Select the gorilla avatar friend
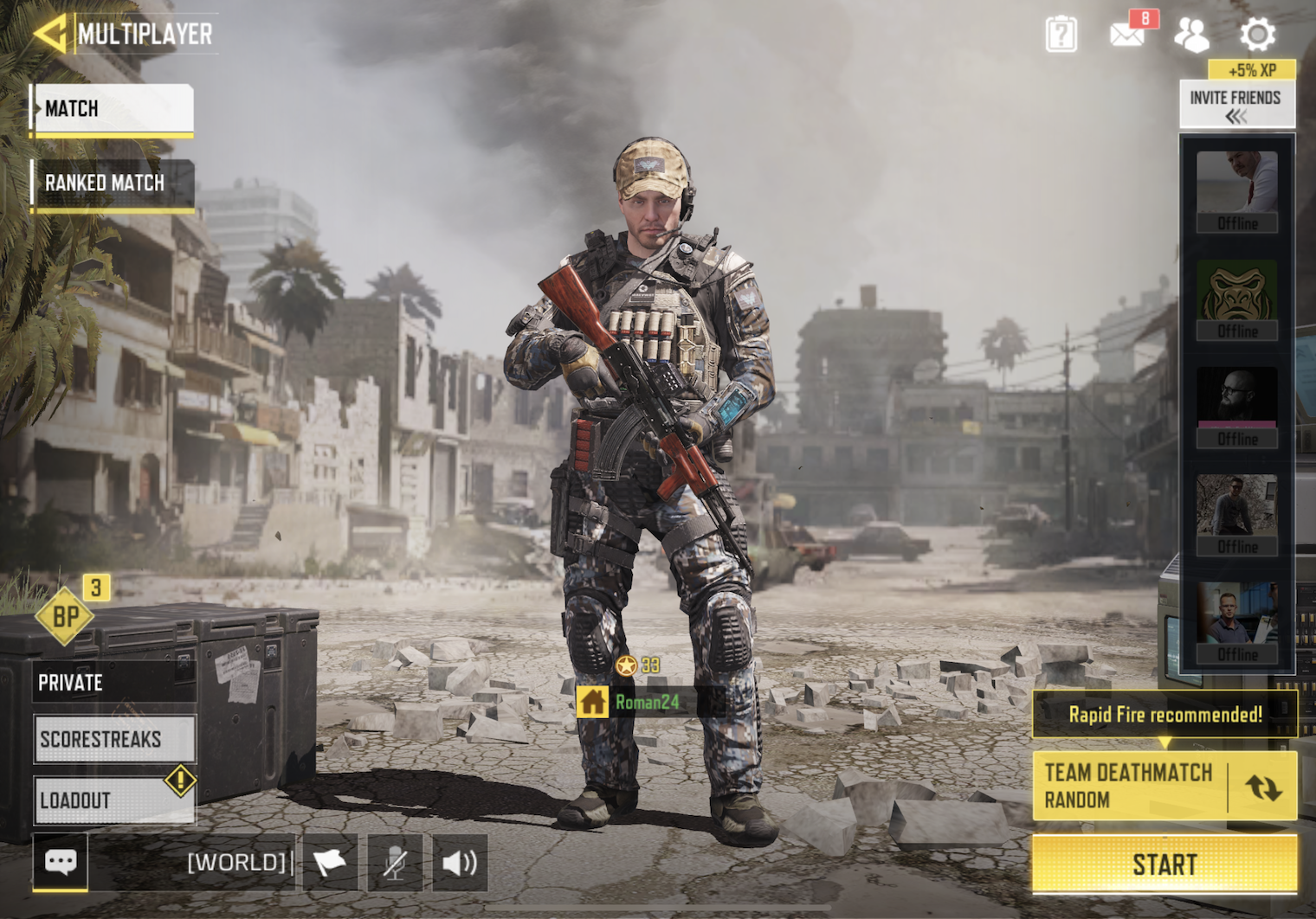This screenshot has width=1316, height=919. pos(1236,299)
